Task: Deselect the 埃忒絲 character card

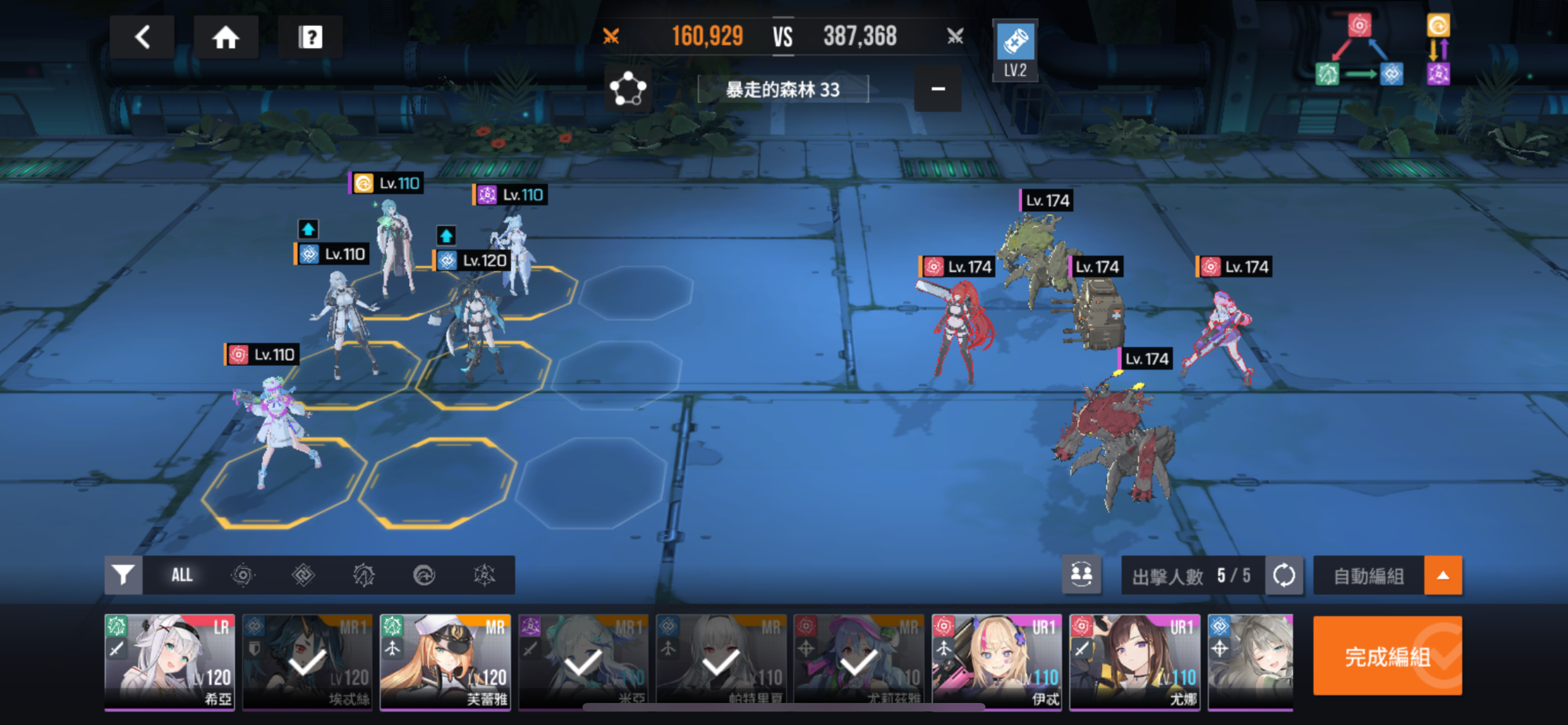Action: pos(308,661)
